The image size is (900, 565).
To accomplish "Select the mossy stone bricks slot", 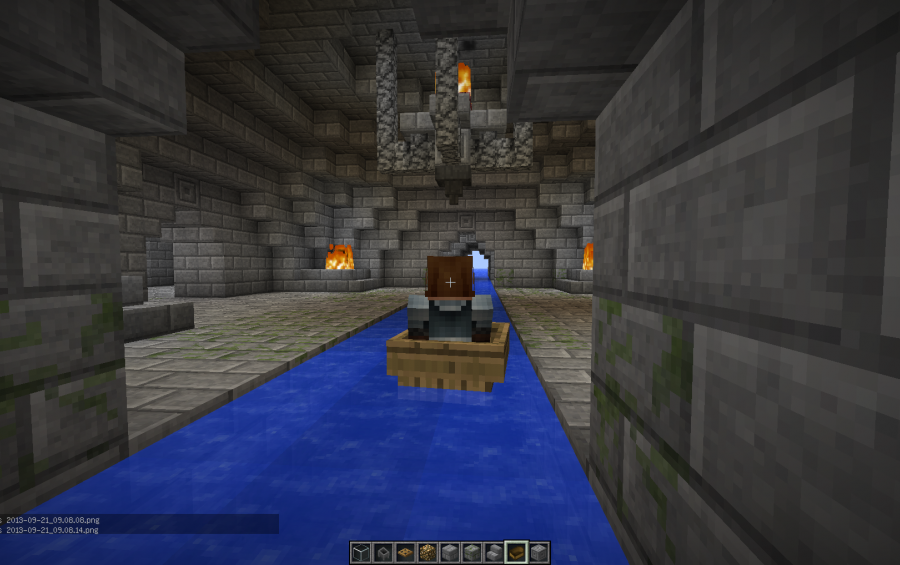I will pos(472,552).
